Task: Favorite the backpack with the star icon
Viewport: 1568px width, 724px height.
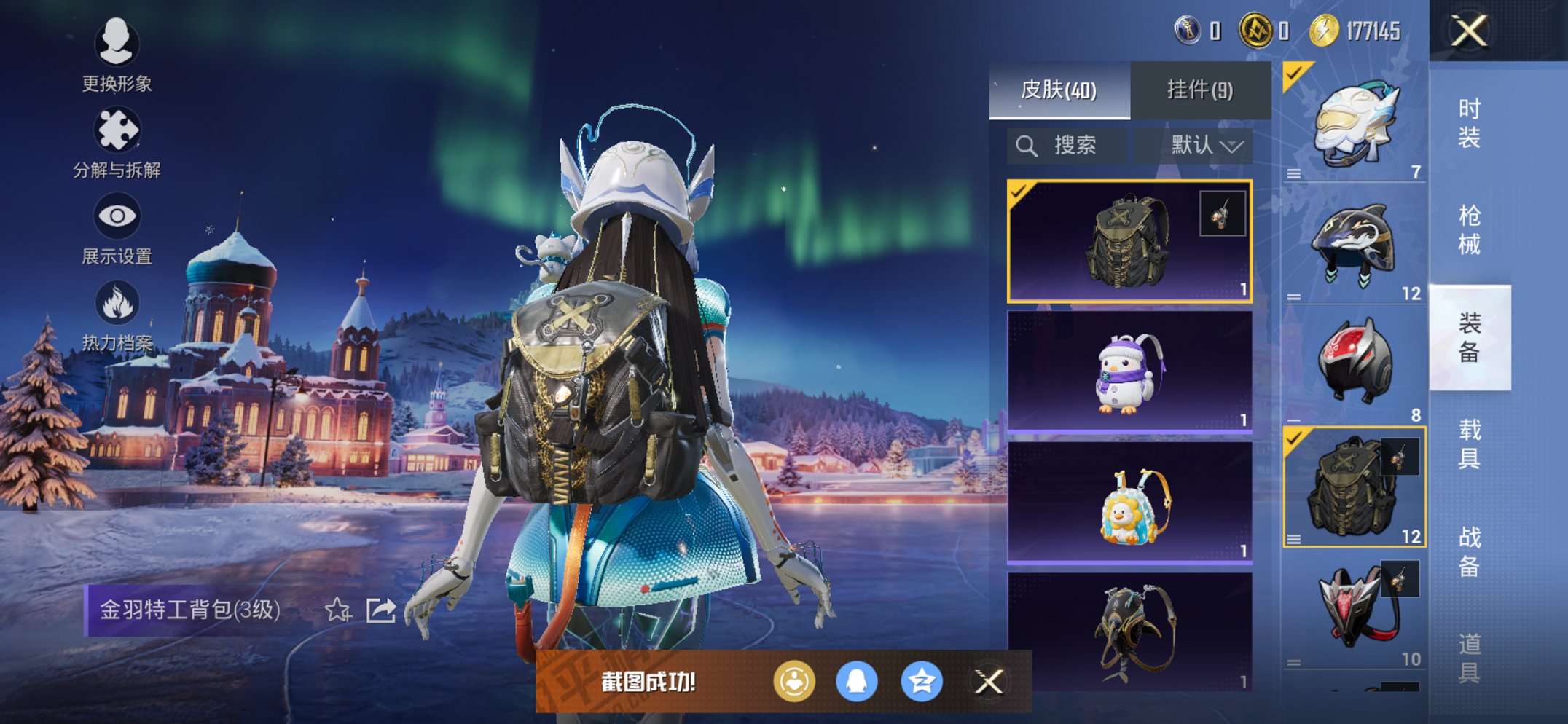Action: click(x=337, y=610)
